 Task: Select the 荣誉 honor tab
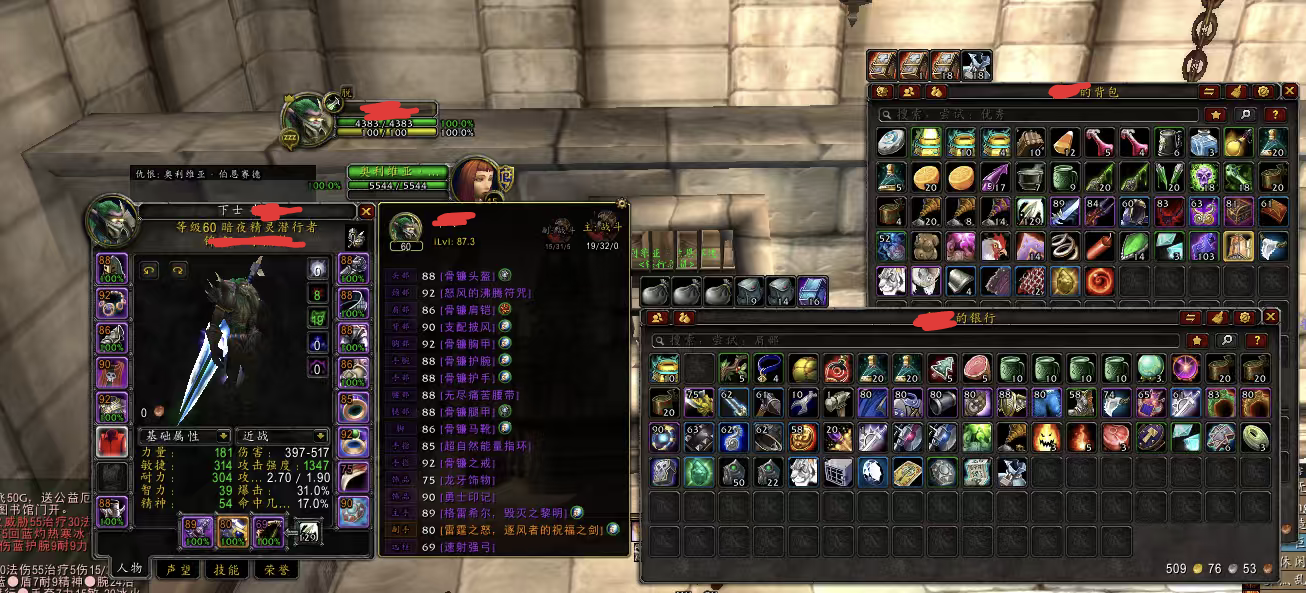tap(275, 570)
